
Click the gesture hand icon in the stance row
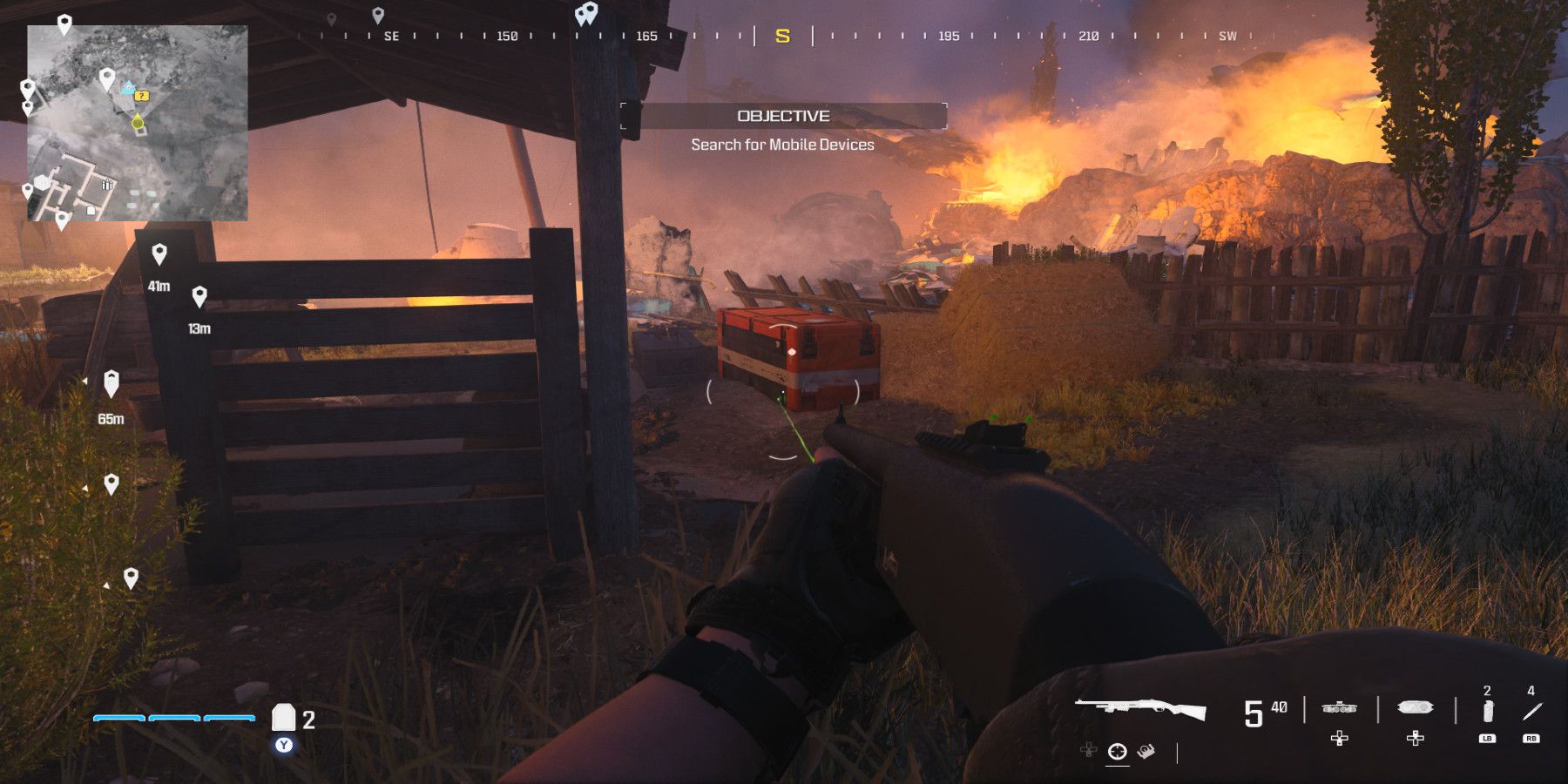coord(1146,751)
